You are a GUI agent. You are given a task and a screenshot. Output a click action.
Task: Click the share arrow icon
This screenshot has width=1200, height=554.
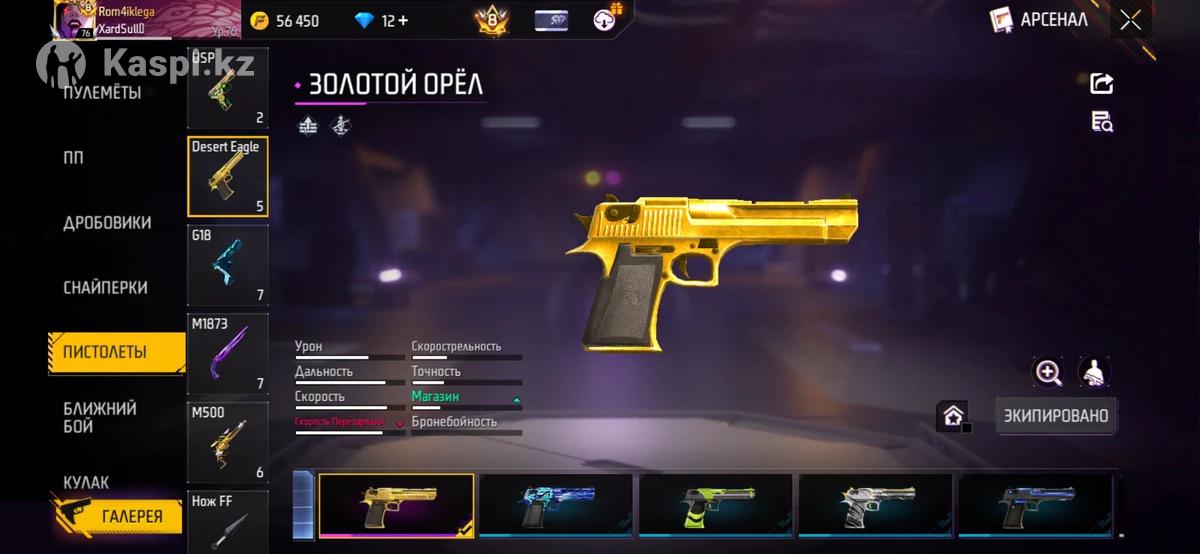pos(1102,84)
